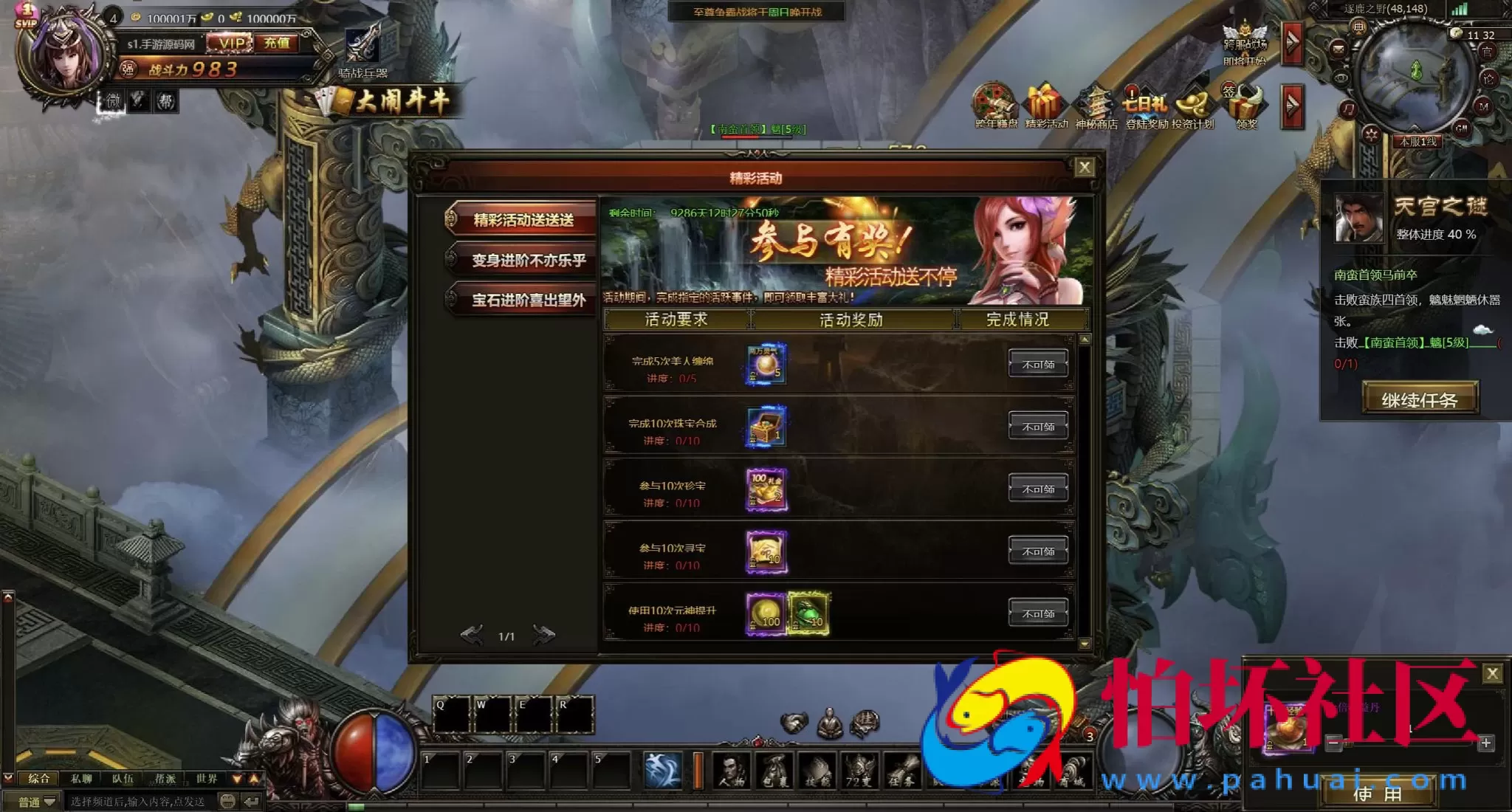Open the 跨年赌盘 roulette event
The width and height of the screenshot is (1512, 812).
[x=994, y=106]
